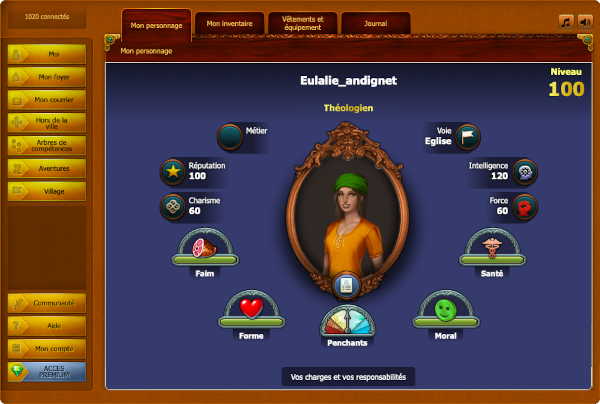The height and width of the screenshot is (404, 600).
Task: Click the Accès Premium button
Action: [47, 372]
